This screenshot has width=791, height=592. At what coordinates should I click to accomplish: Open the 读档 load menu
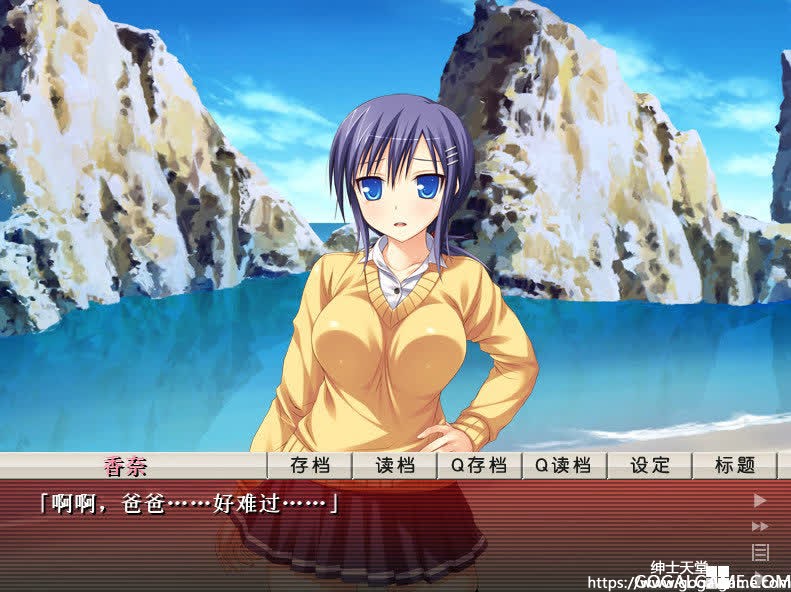point(394,465)
